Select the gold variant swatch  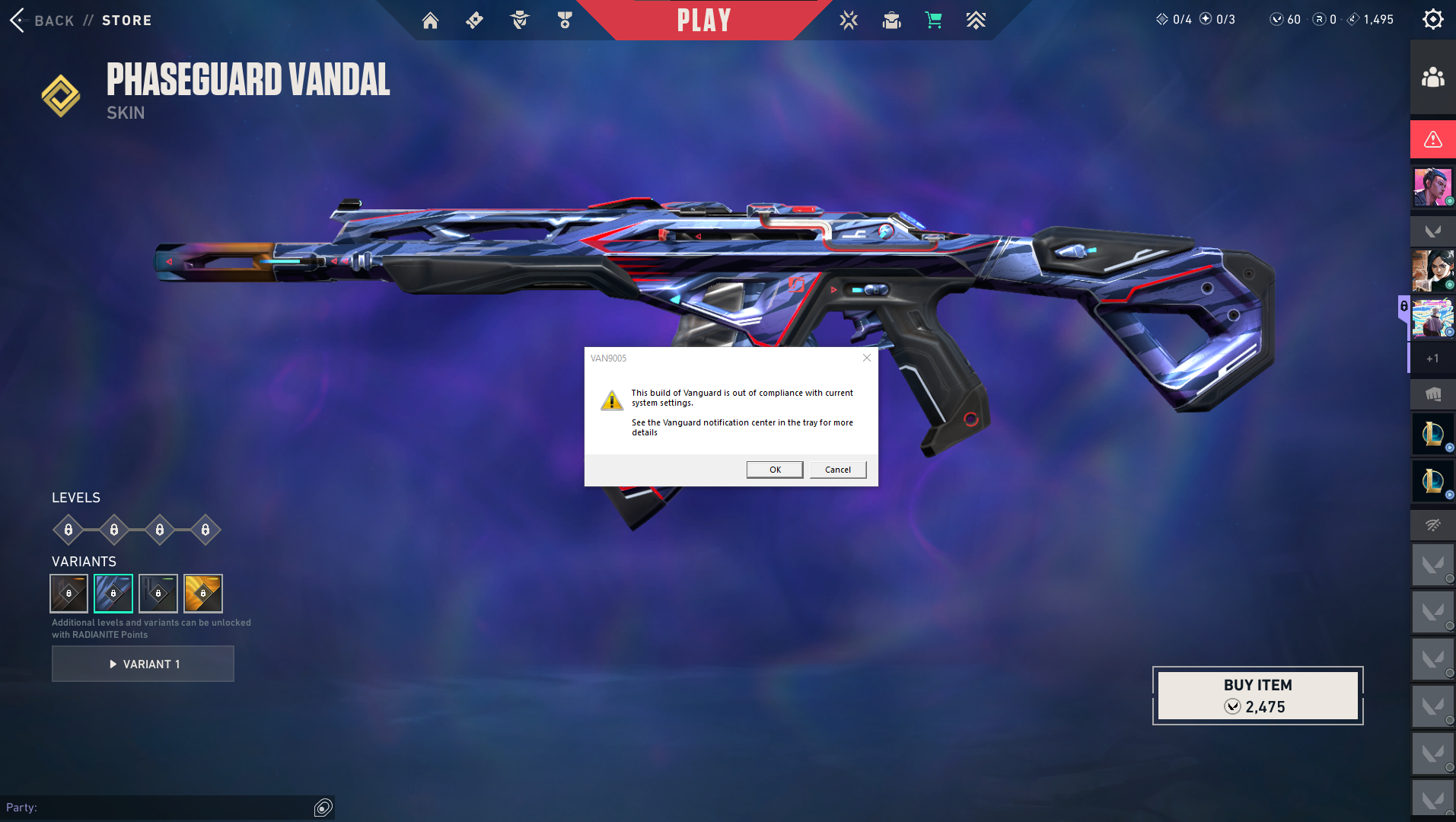click(202, 593)
